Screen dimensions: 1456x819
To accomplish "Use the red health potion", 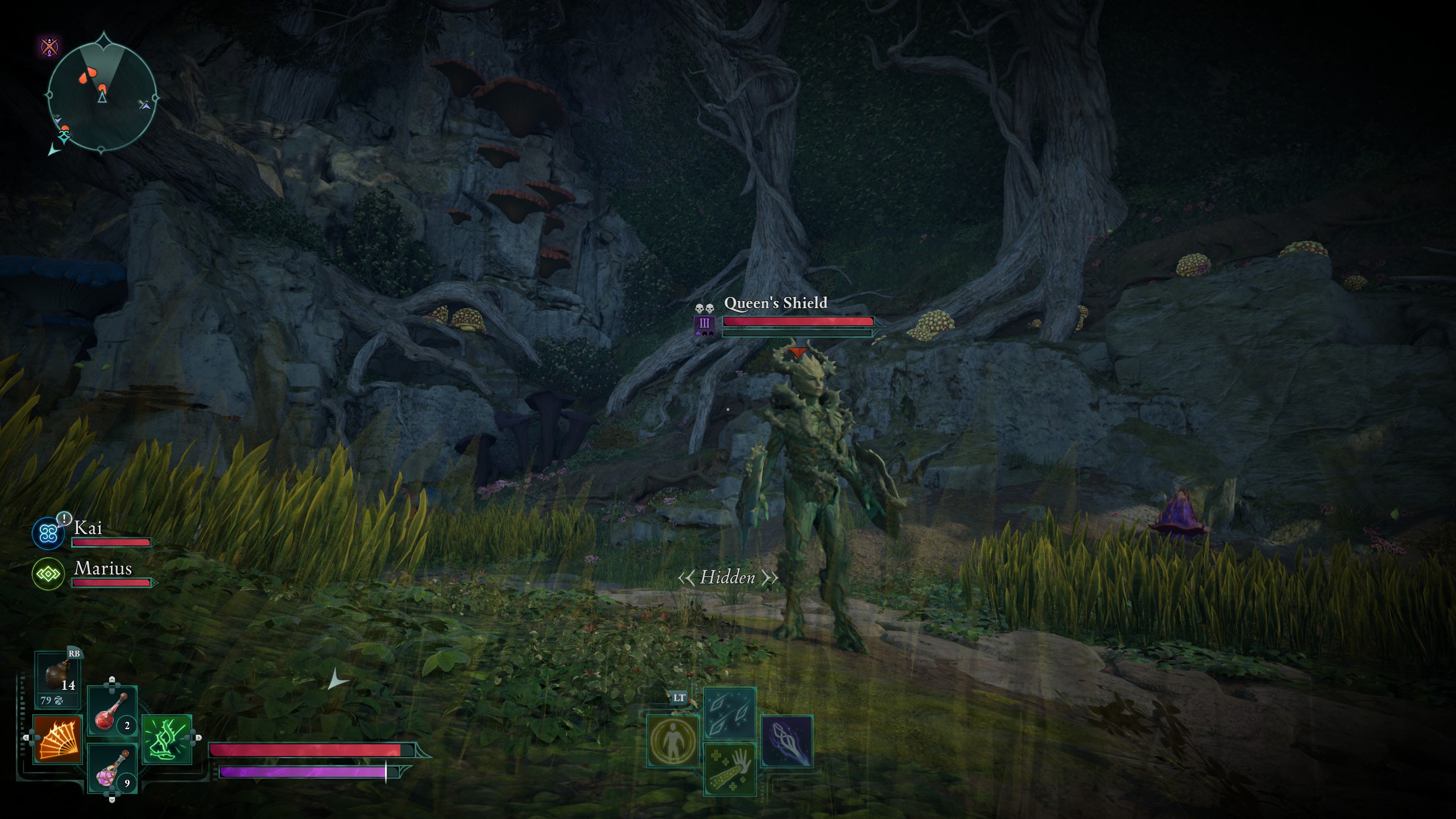I will [112, 712].
